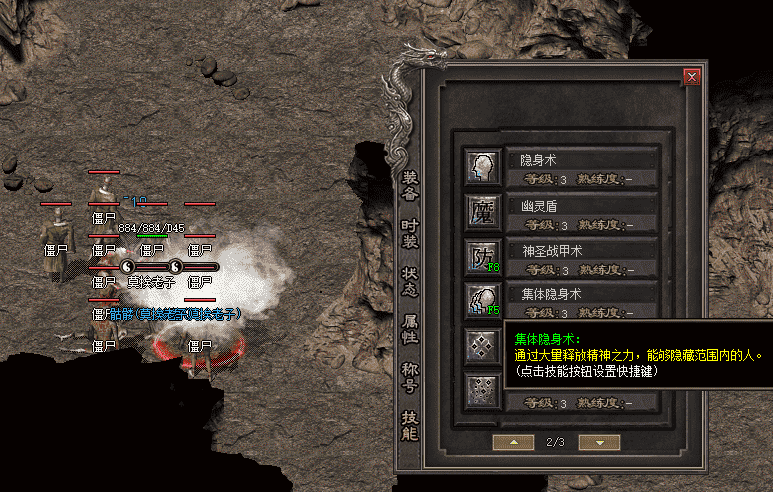
Task: Go to the previous skills page
Action: click(514, 441)
